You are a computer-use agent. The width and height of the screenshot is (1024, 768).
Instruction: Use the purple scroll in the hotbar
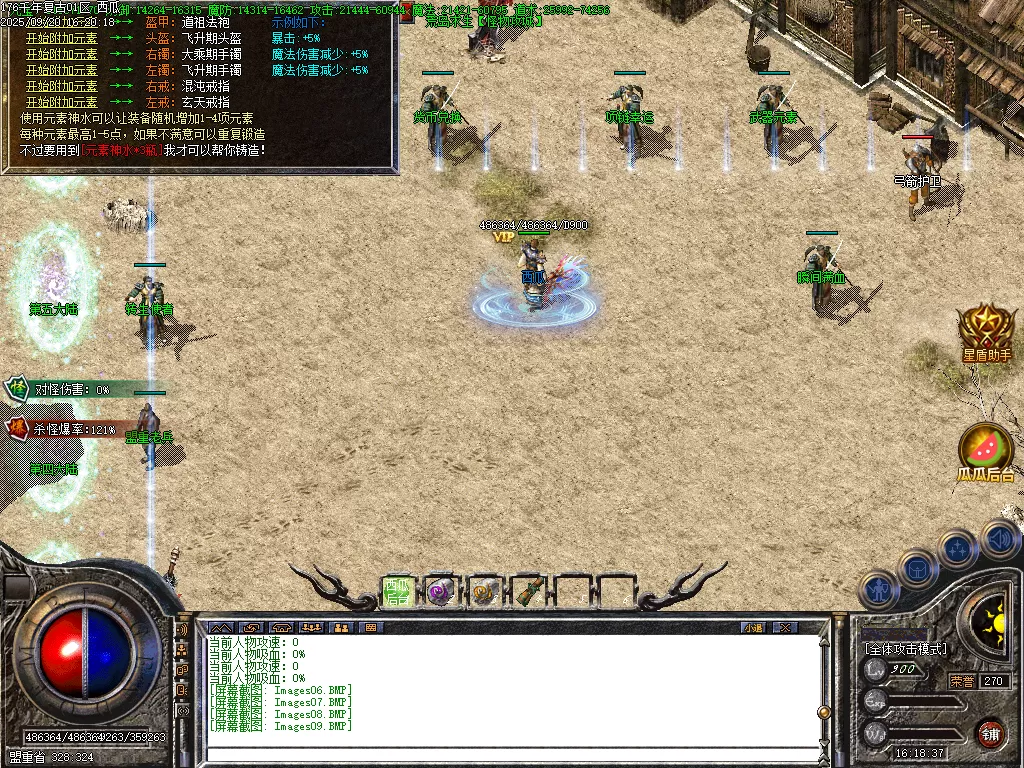click(441, 592)
